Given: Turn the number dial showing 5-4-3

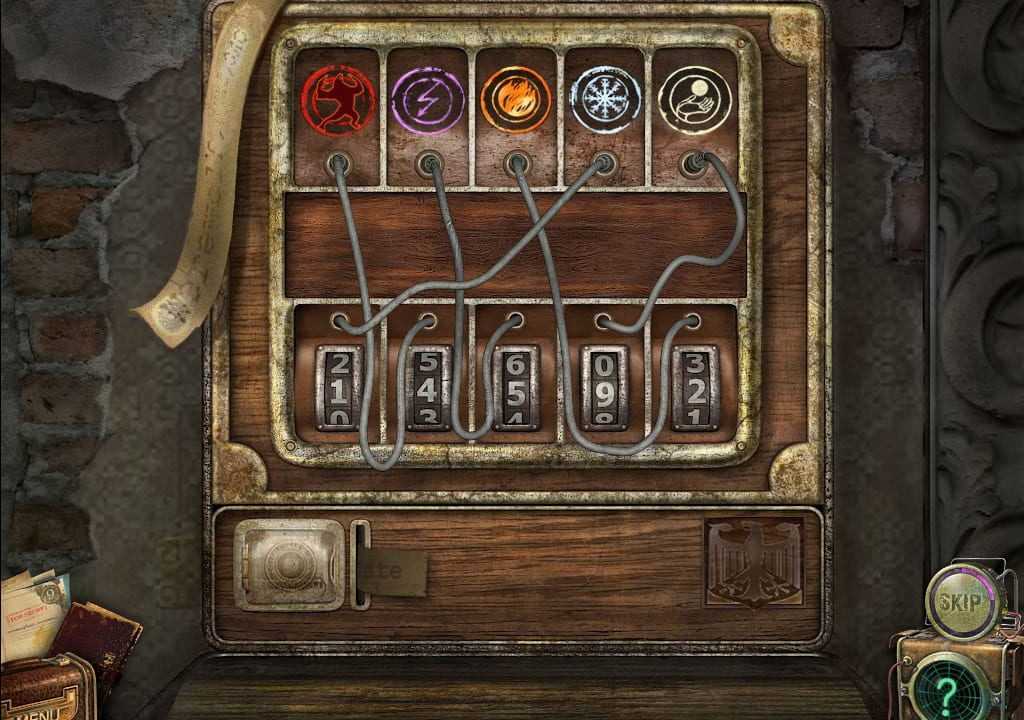Looking at the screenshot, I should coord(427,388).
